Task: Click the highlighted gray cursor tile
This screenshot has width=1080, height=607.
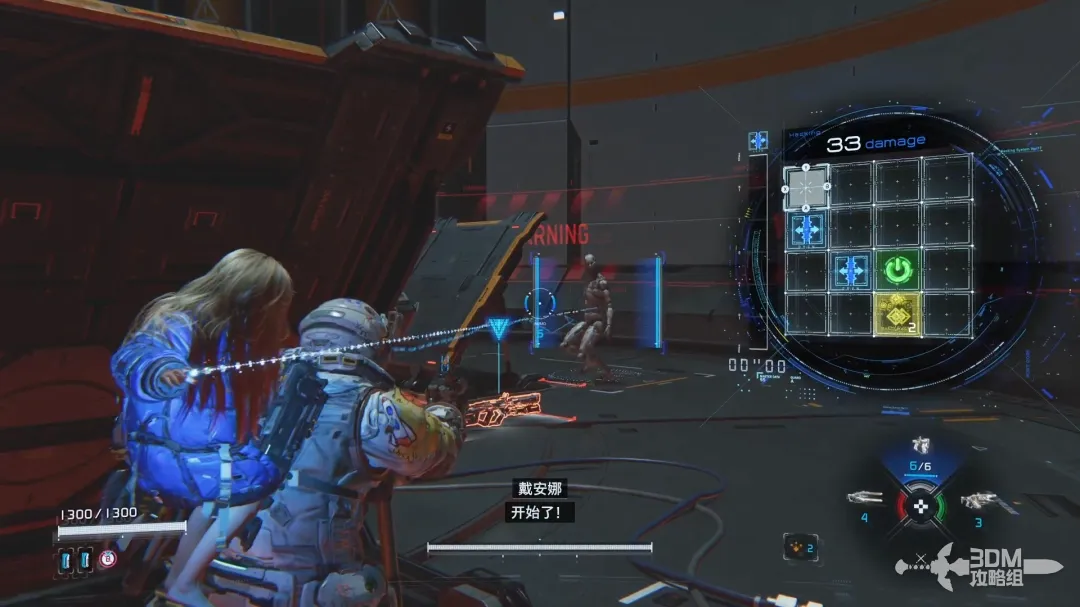Action: pos(806,185)
